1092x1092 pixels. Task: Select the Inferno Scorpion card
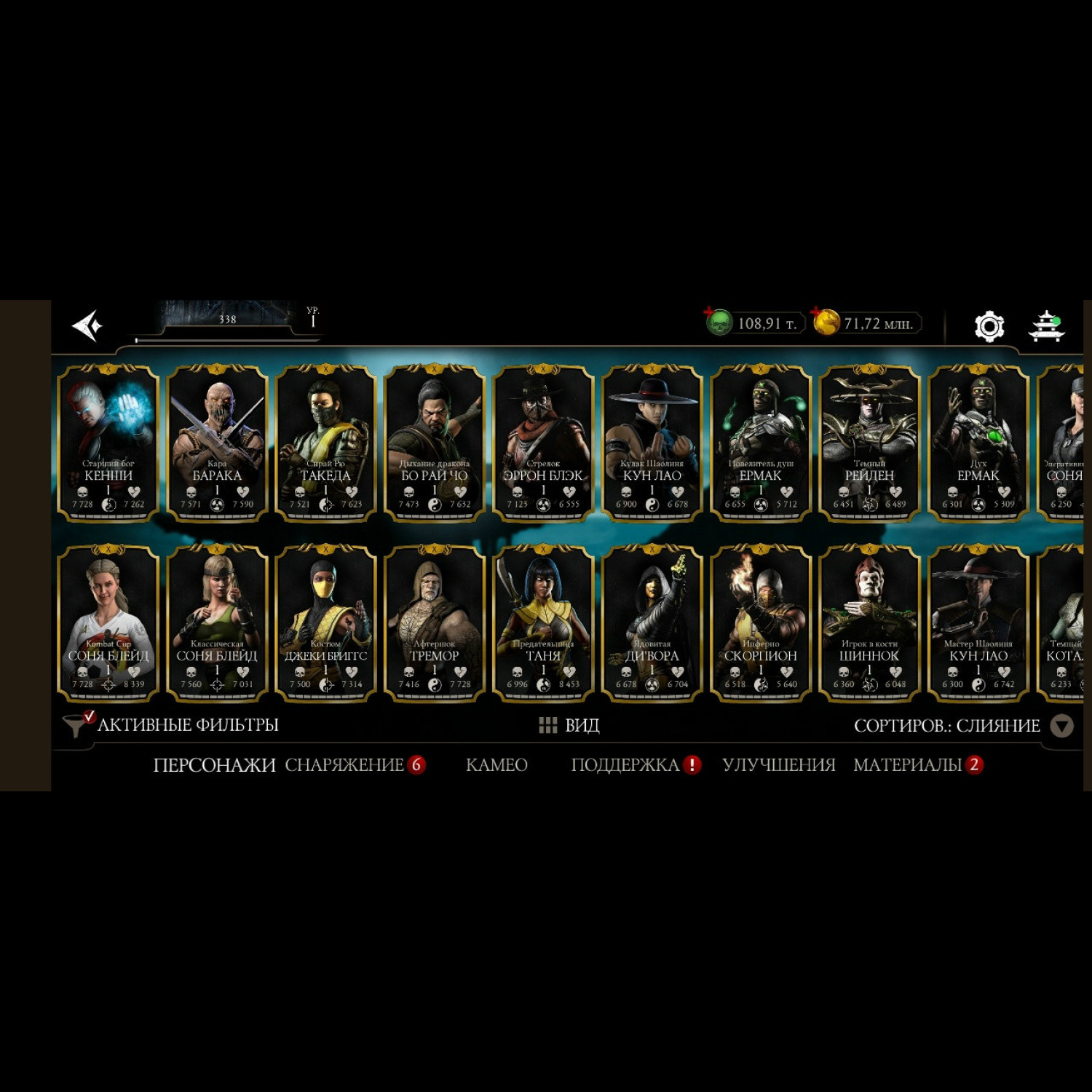pos(761,623)
